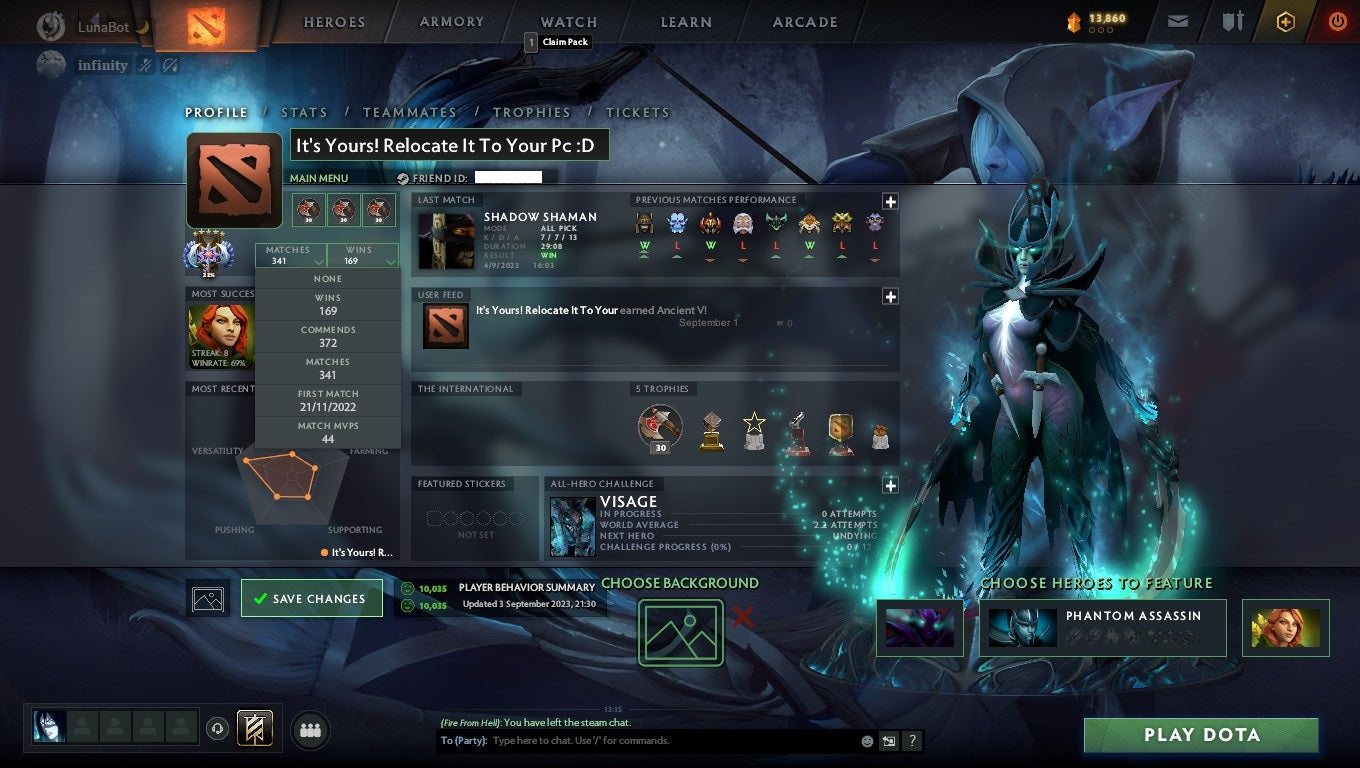Open the TROPHIES tab

point(532,112)
